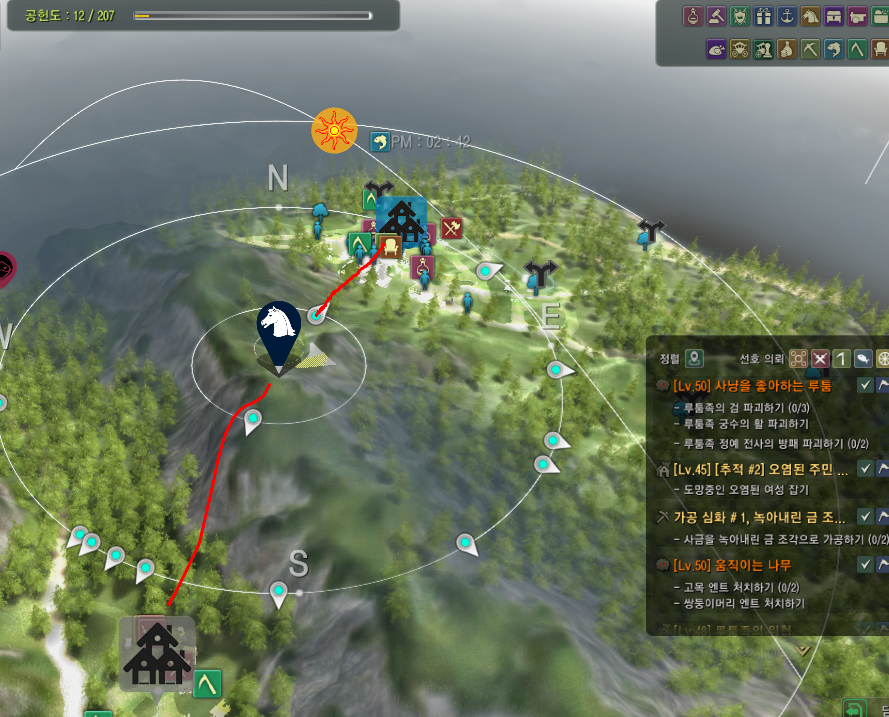Toggle the anchor wharf map filter
The width and height of the screenshot is (889, 717).
(788, 17)
